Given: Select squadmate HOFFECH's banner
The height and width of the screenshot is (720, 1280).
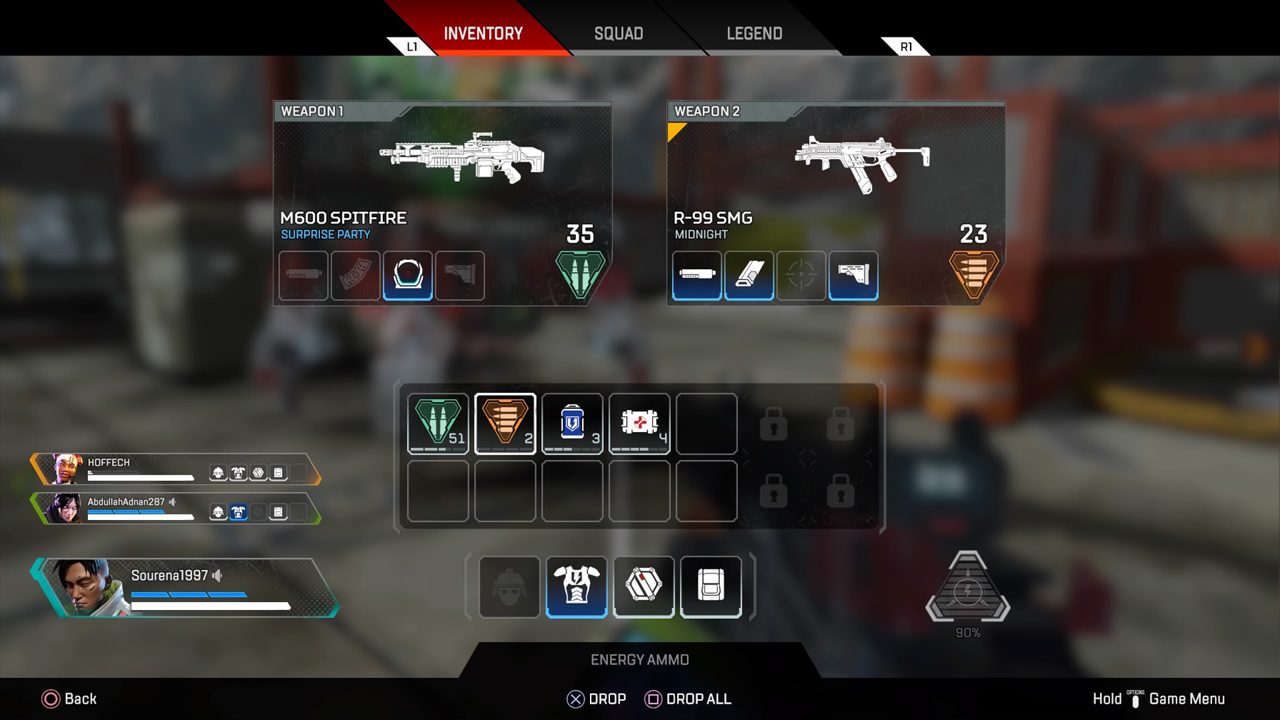Looking at the screenshot, I should pyautogui.click(x=175, y=469).
